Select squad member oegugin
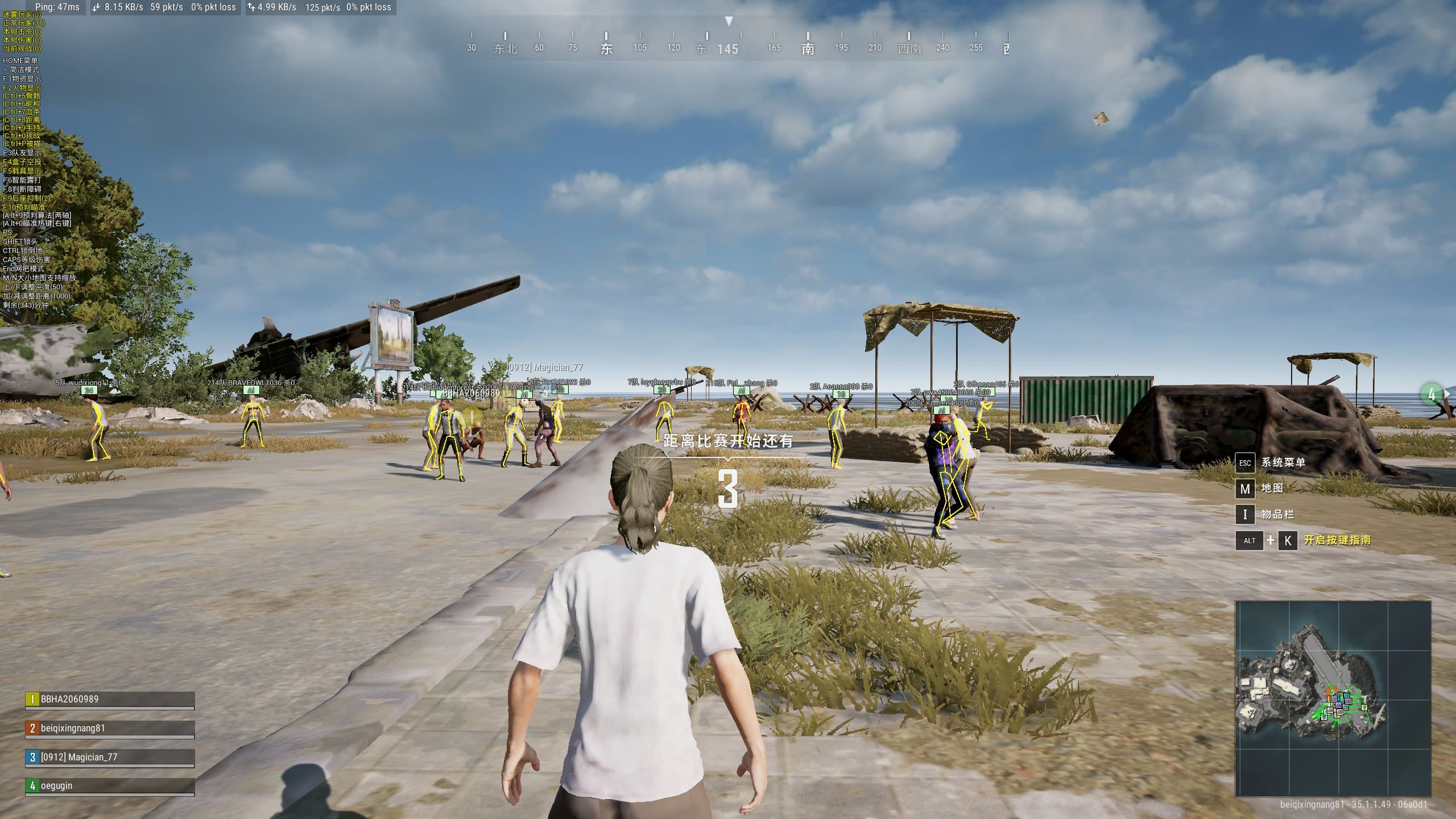1456x819 pixels. click(x=109, y=786)
